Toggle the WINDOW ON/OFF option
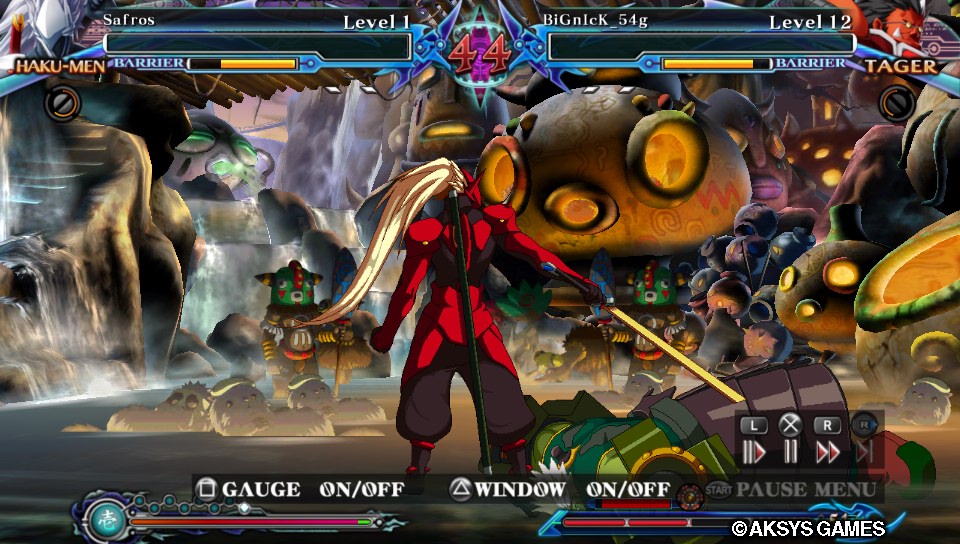 point(559,489)
